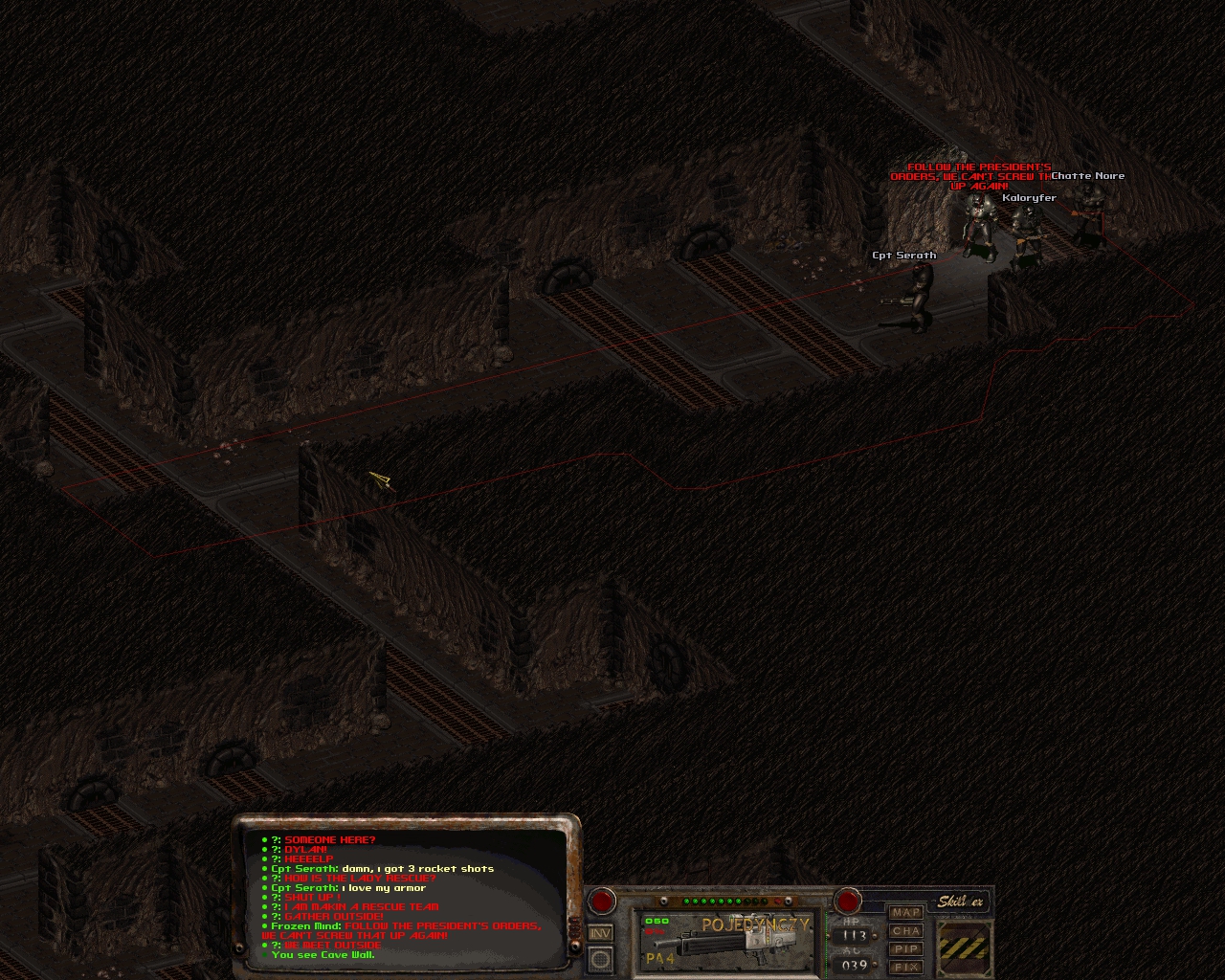Select the active weapon slot with the rifle
The image size is (1225, 980).
point(727,940)
